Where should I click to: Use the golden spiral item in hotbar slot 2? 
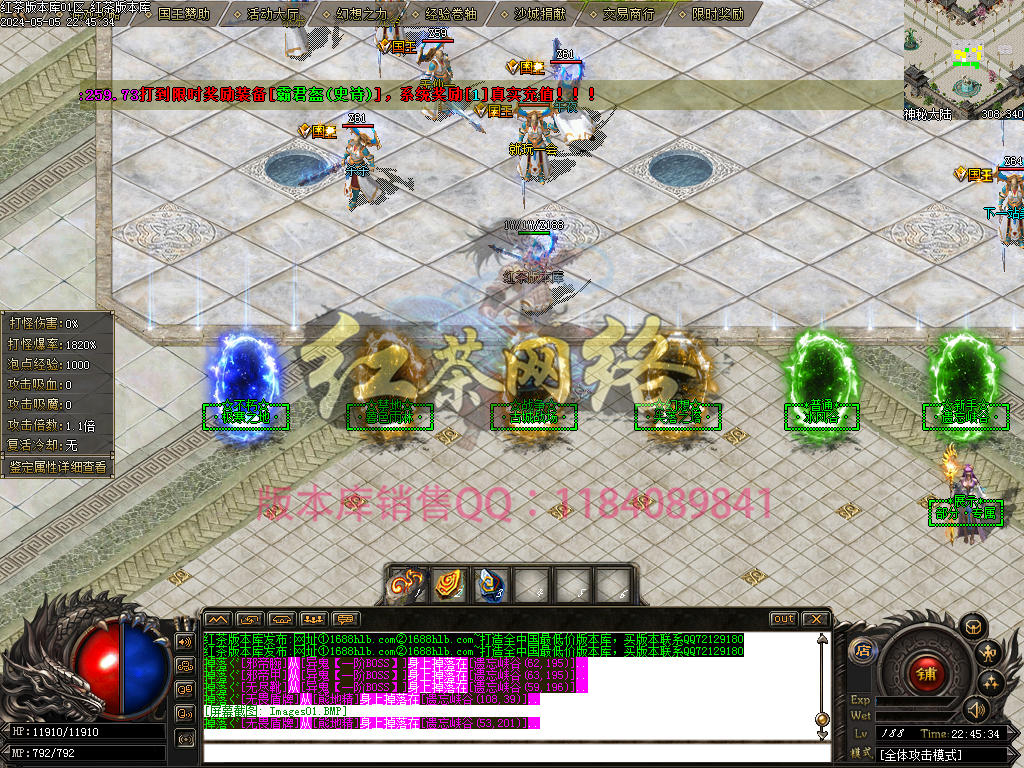click(x=447, y=585)
